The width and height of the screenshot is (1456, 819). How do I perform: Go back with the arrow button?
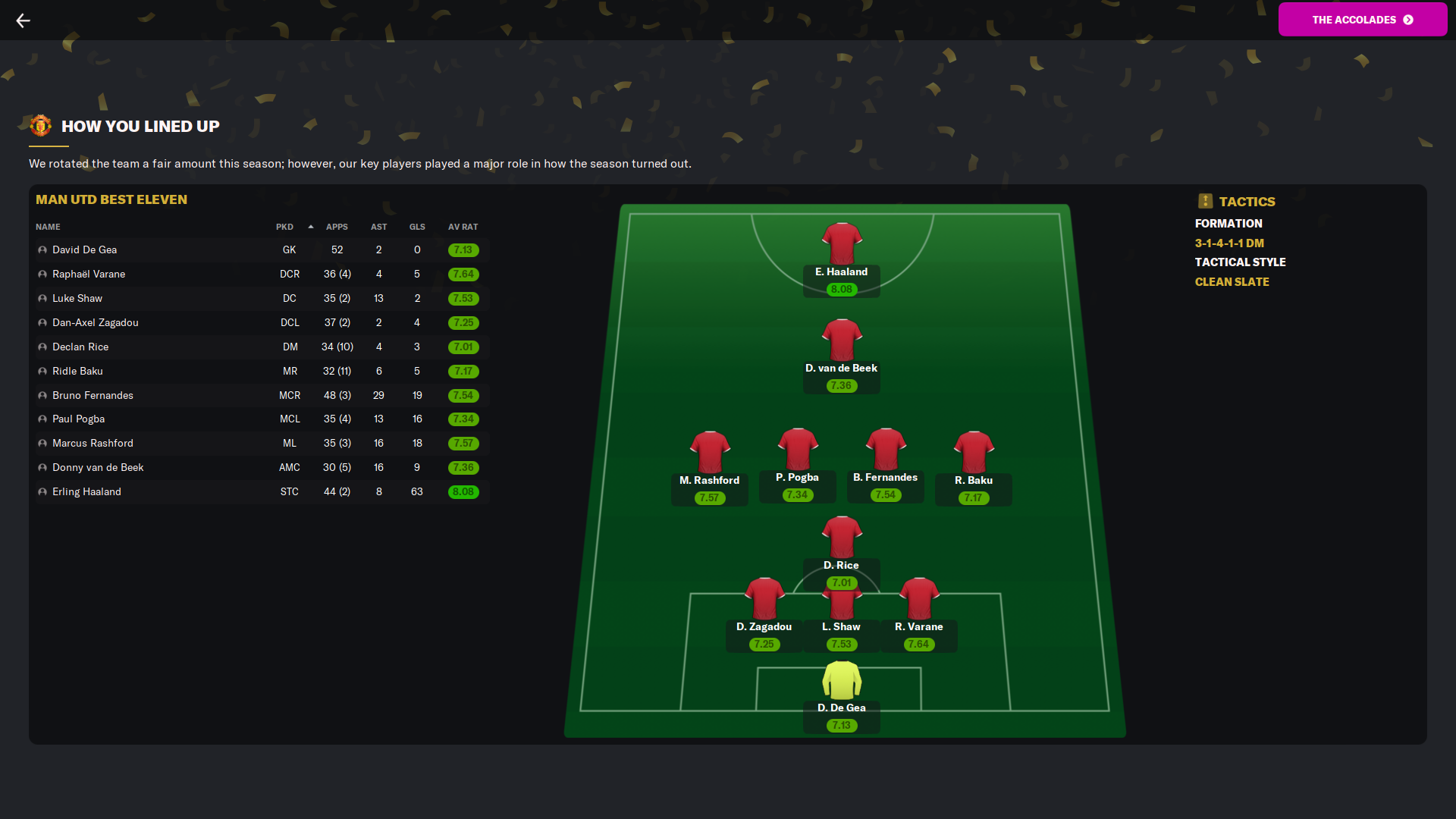click(x=24, y=20)
